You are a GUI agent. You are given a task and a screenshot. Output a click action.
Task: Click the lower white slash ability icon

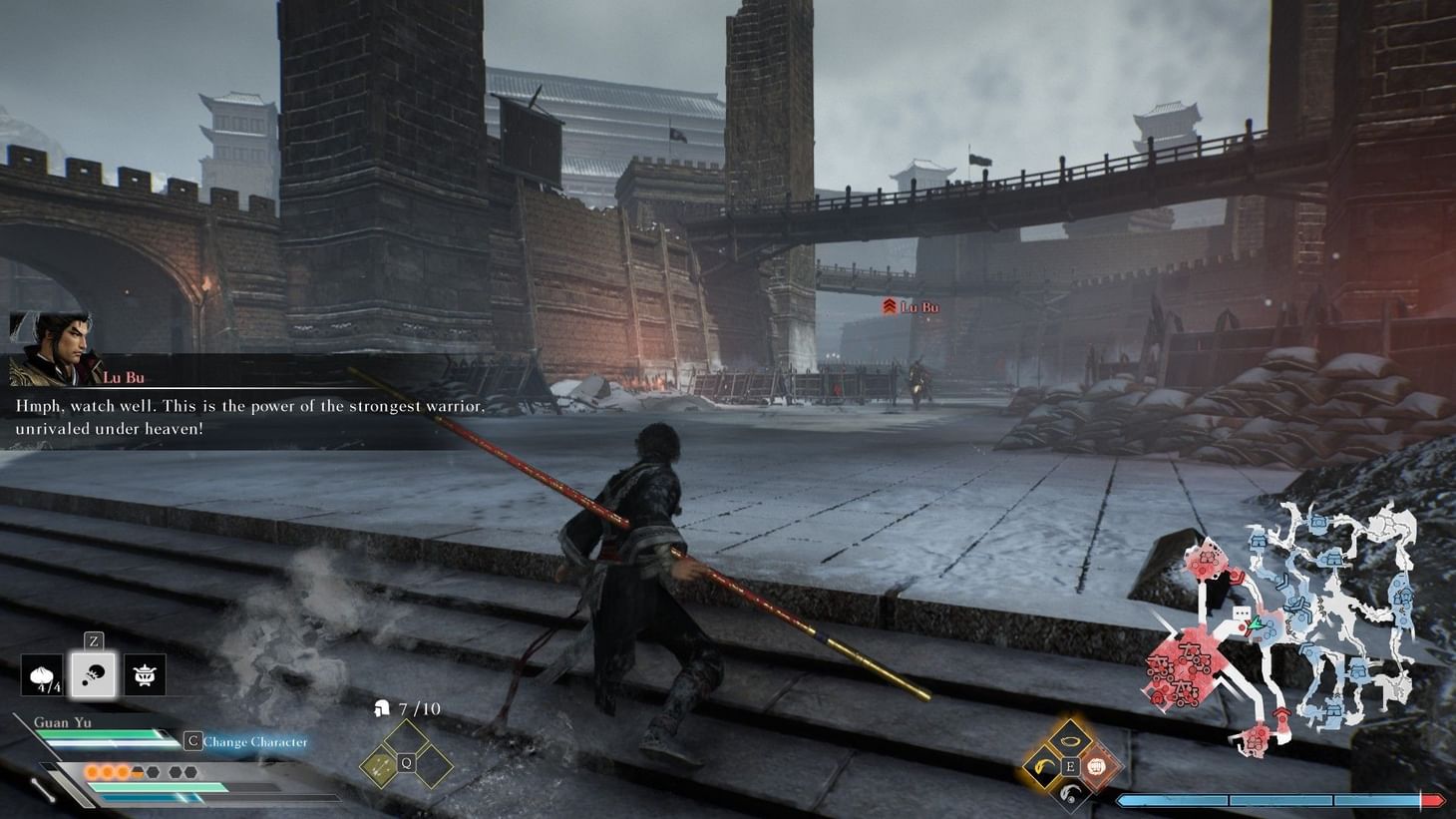(x=1072, y=794)
